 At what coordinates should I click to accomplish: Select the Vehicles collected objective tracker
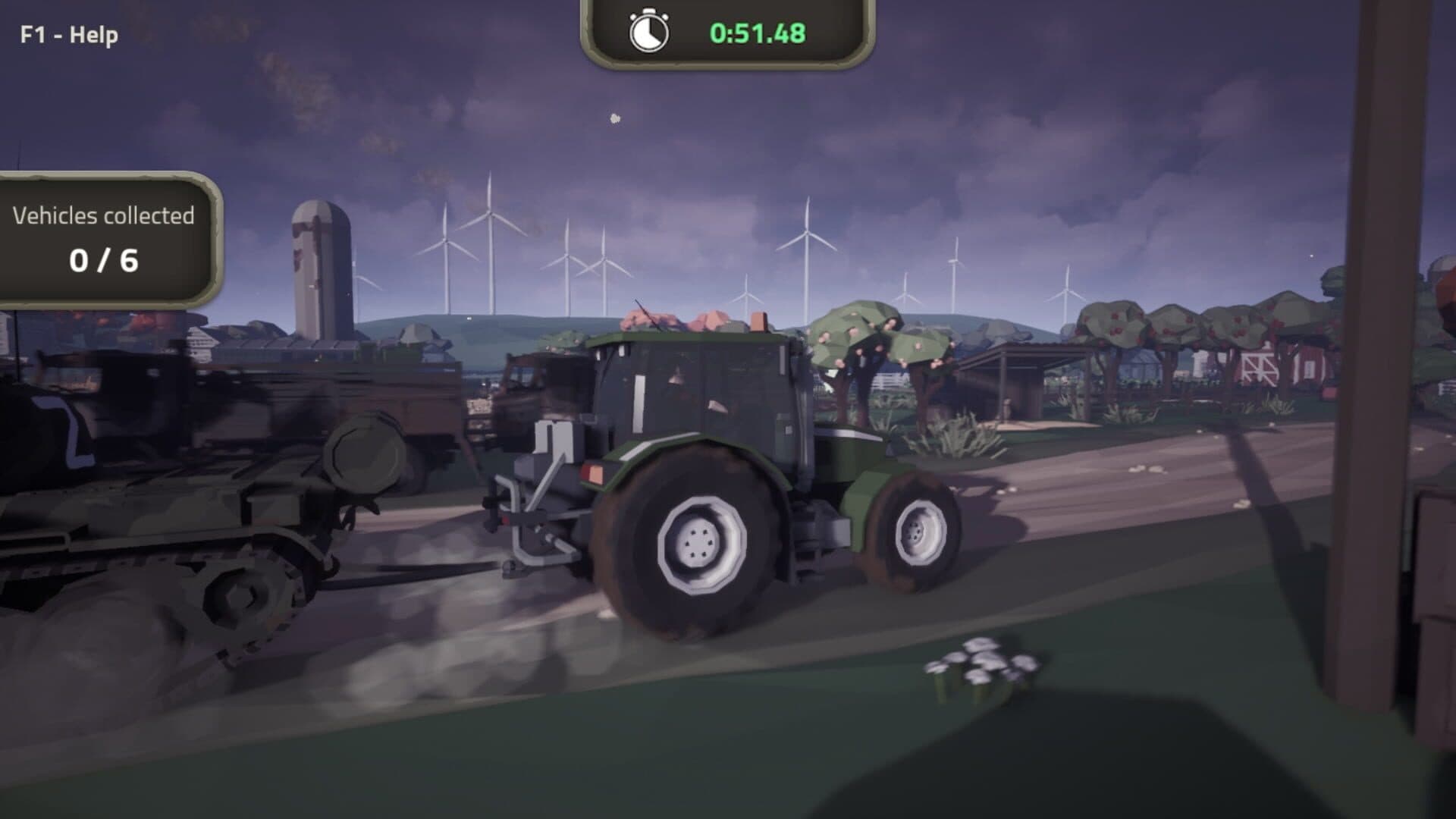pos(104,239)
